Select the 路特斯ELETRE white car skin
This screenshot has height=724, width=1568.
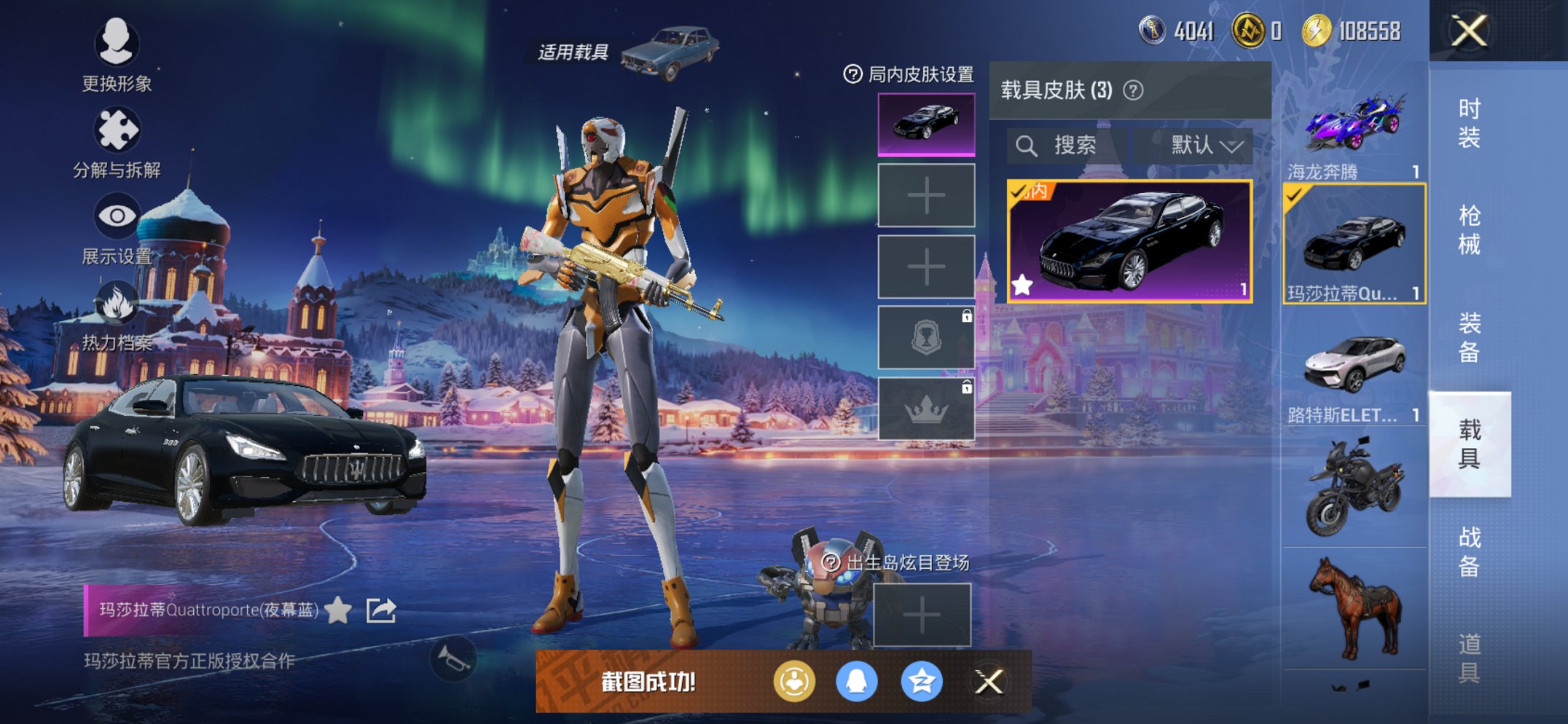coord(1354,371)
